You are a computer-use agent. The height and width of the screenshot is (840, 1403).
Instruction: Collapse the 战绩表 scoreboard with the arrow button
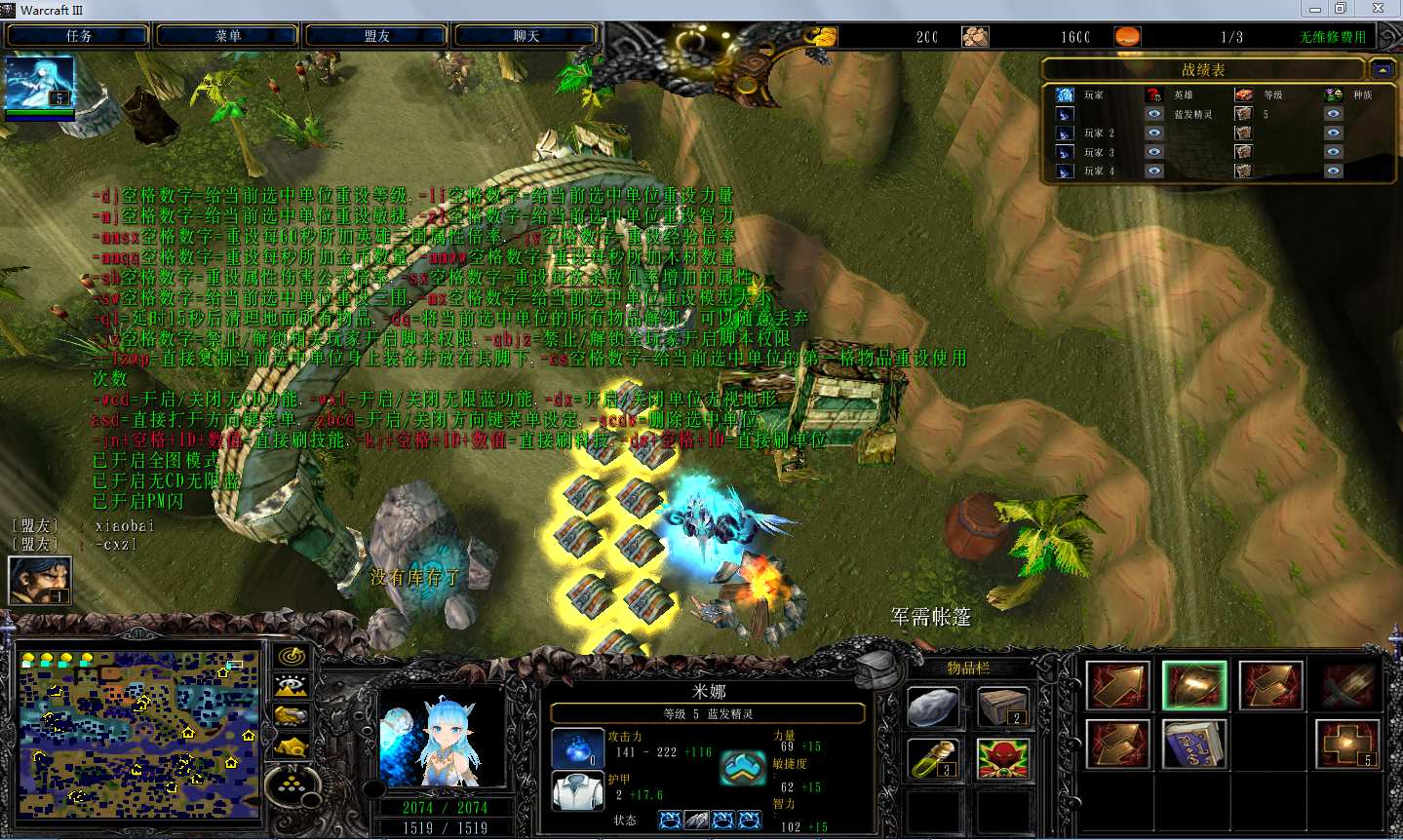[1382, 69]
